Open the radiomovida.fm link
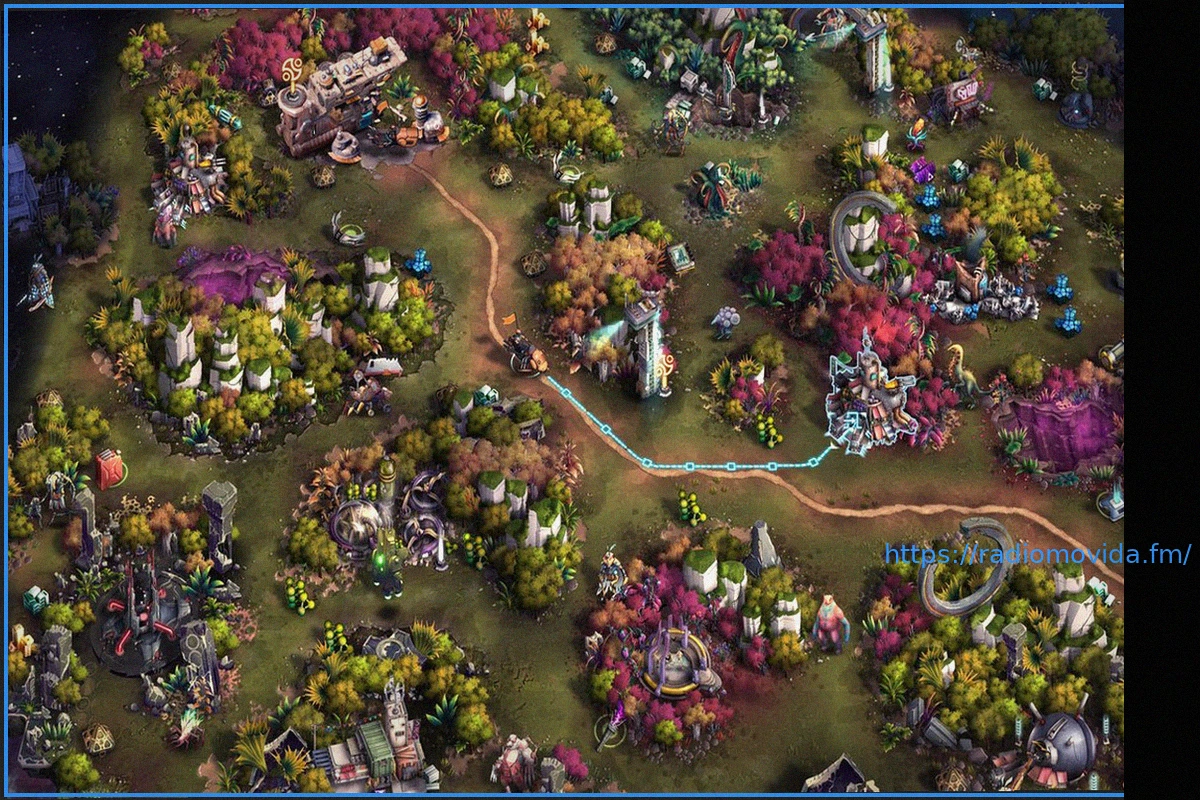This screenshot has width=1200, height=800. pyautogui.click(x=1037, y=554)
